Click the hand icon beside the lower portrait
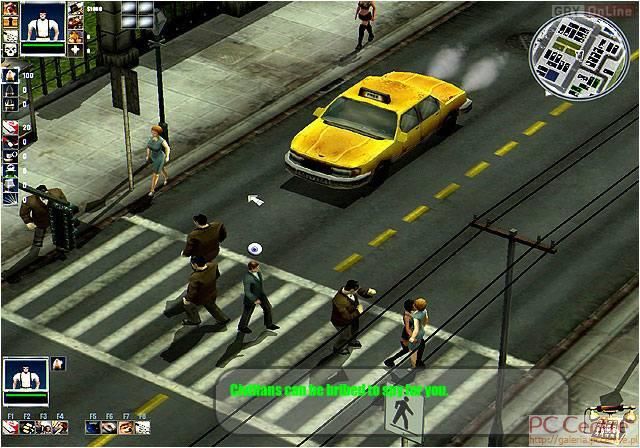This screenshot has height=448, width=640. (57, 364)
